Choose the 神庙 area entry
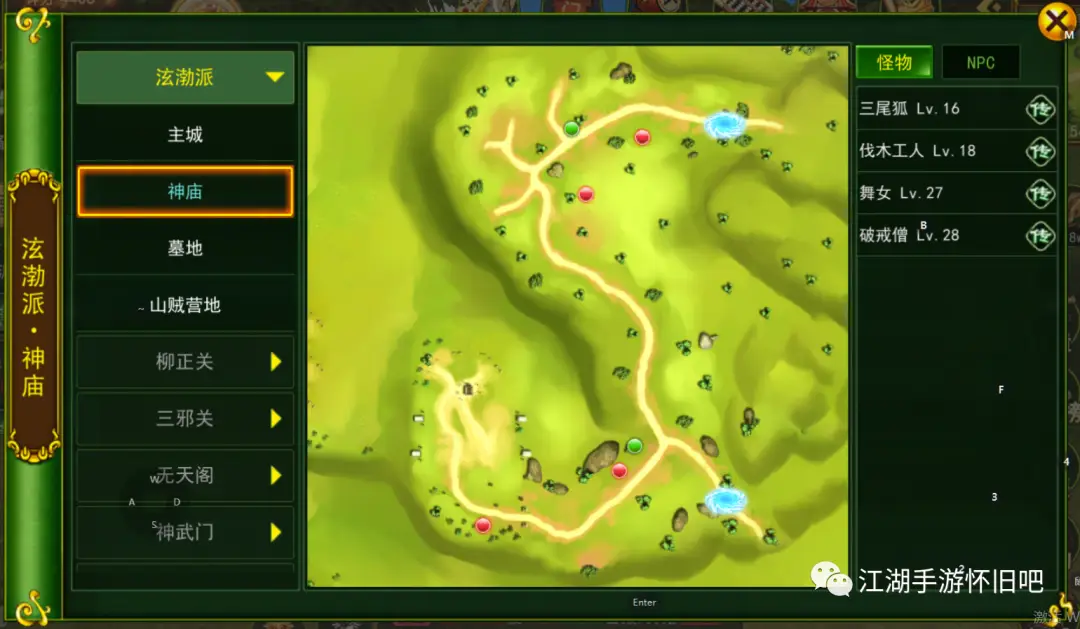Image resolution: width=1080 pixels, height=629 pixels. tap(185, 191)
